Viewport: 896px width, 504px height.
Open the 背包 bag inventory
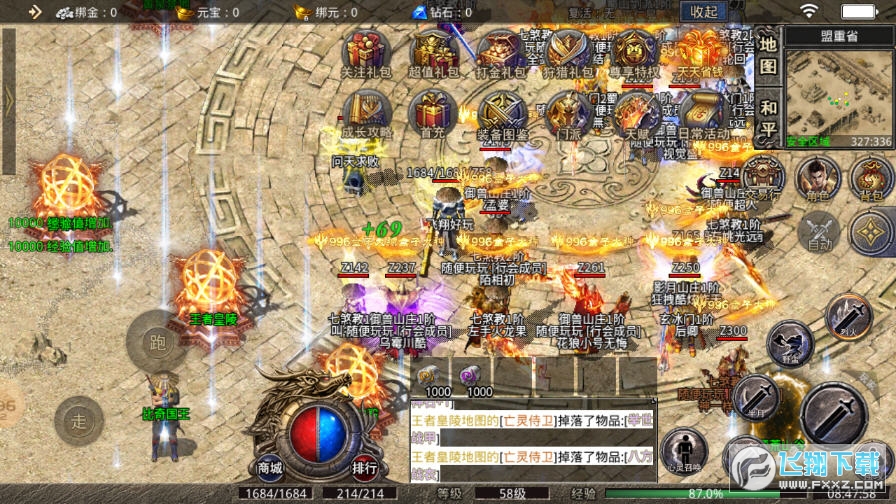(x=871, y=178)
